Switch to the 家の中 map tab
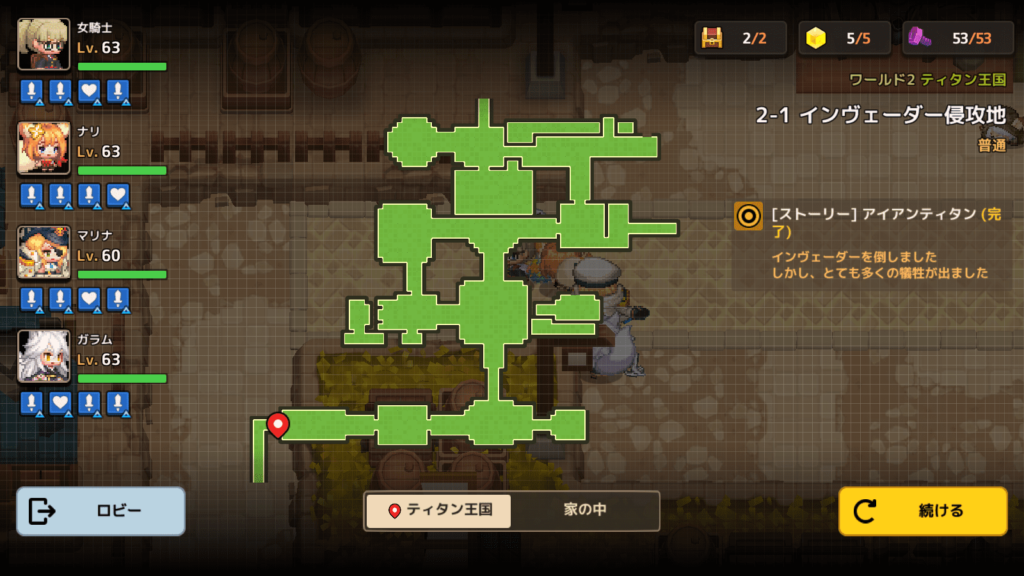1024x576 pixels. [584, 510]
